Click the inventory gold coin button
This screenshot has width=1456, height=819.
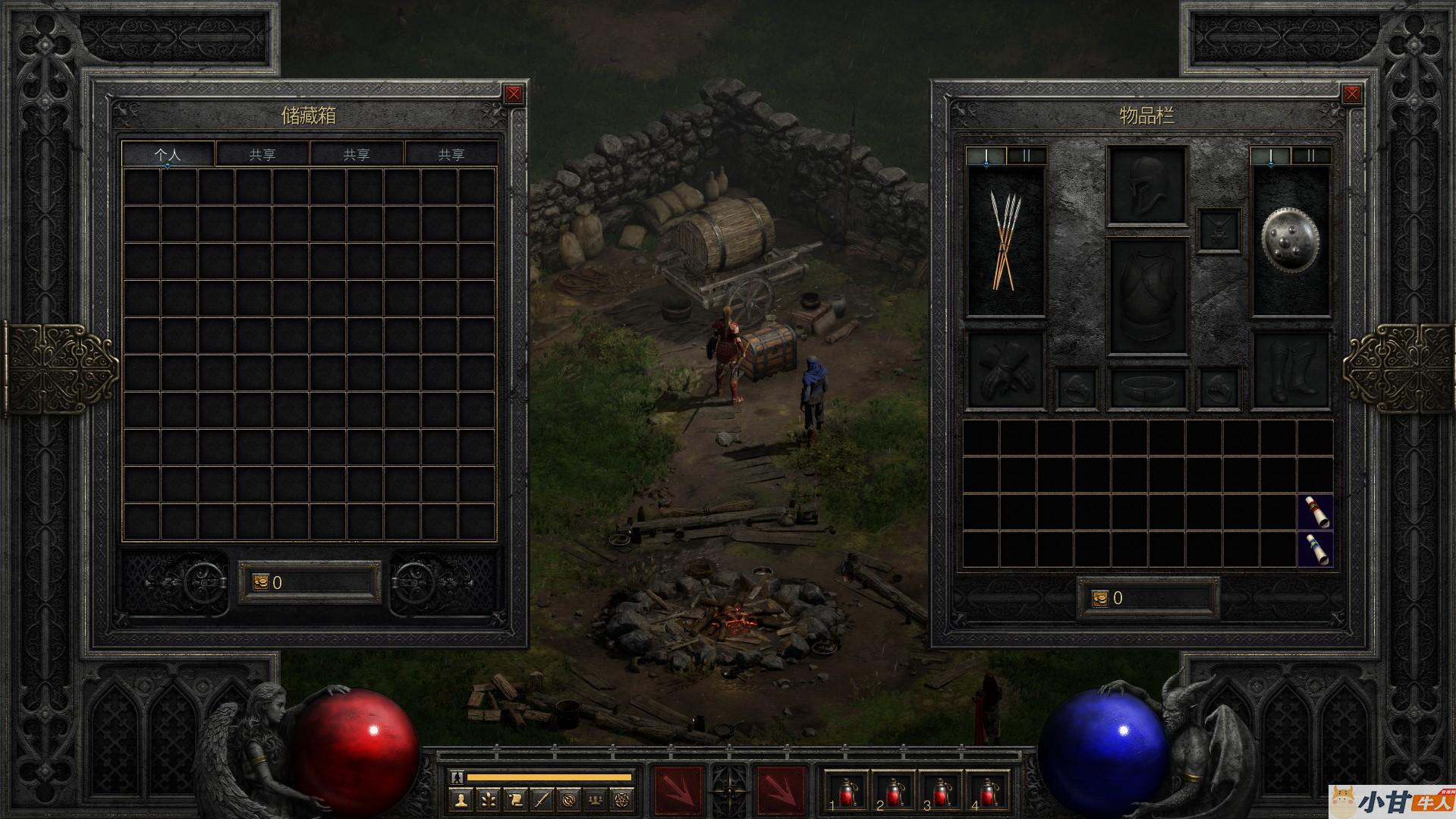(1100, 598)
